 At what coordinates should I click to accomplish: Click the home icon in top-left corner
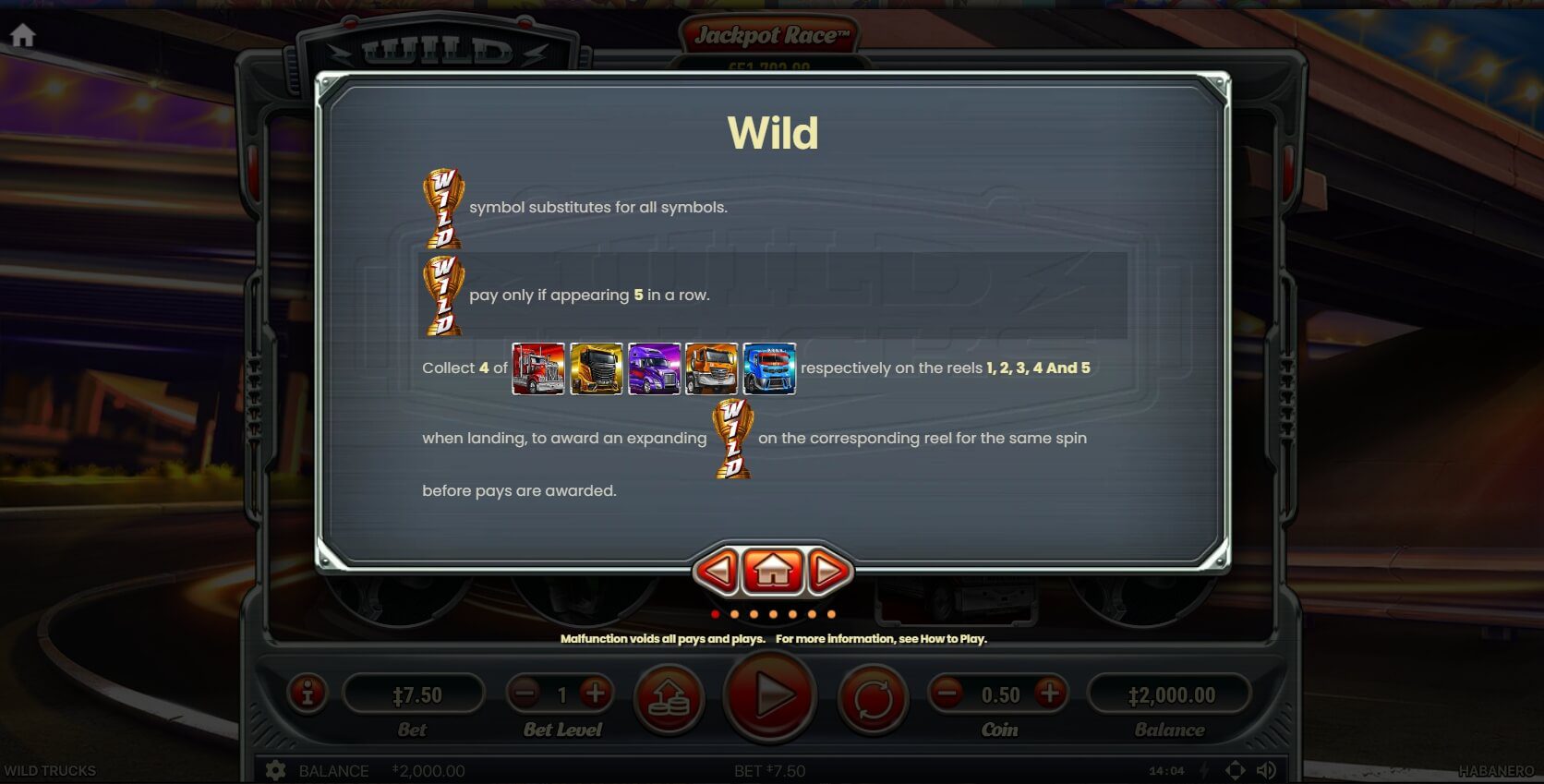[x=23, y=34]
